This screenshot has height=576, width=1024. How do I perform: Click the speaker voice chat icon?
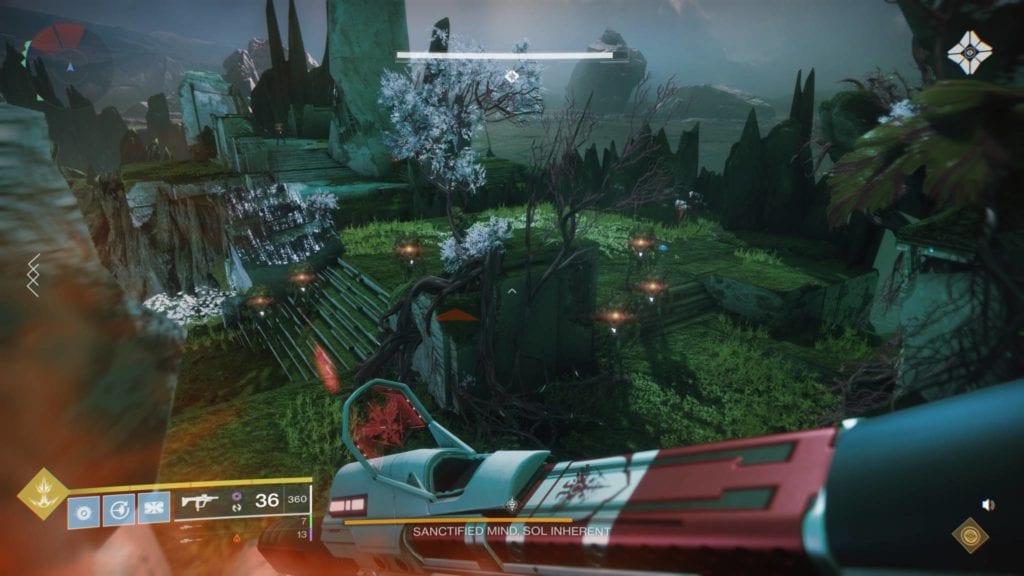click(989, 505)
